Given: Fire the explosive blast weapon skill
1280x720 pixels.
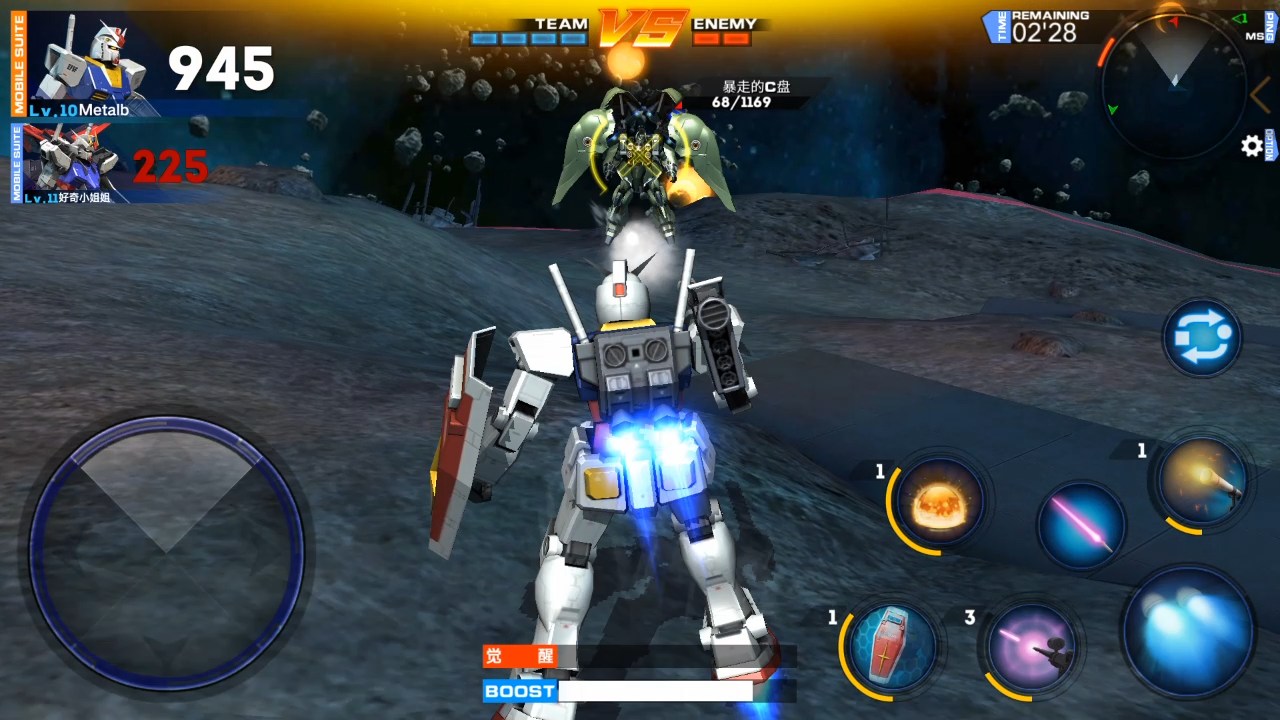Looking at the screenshot, I should [937, 502].
